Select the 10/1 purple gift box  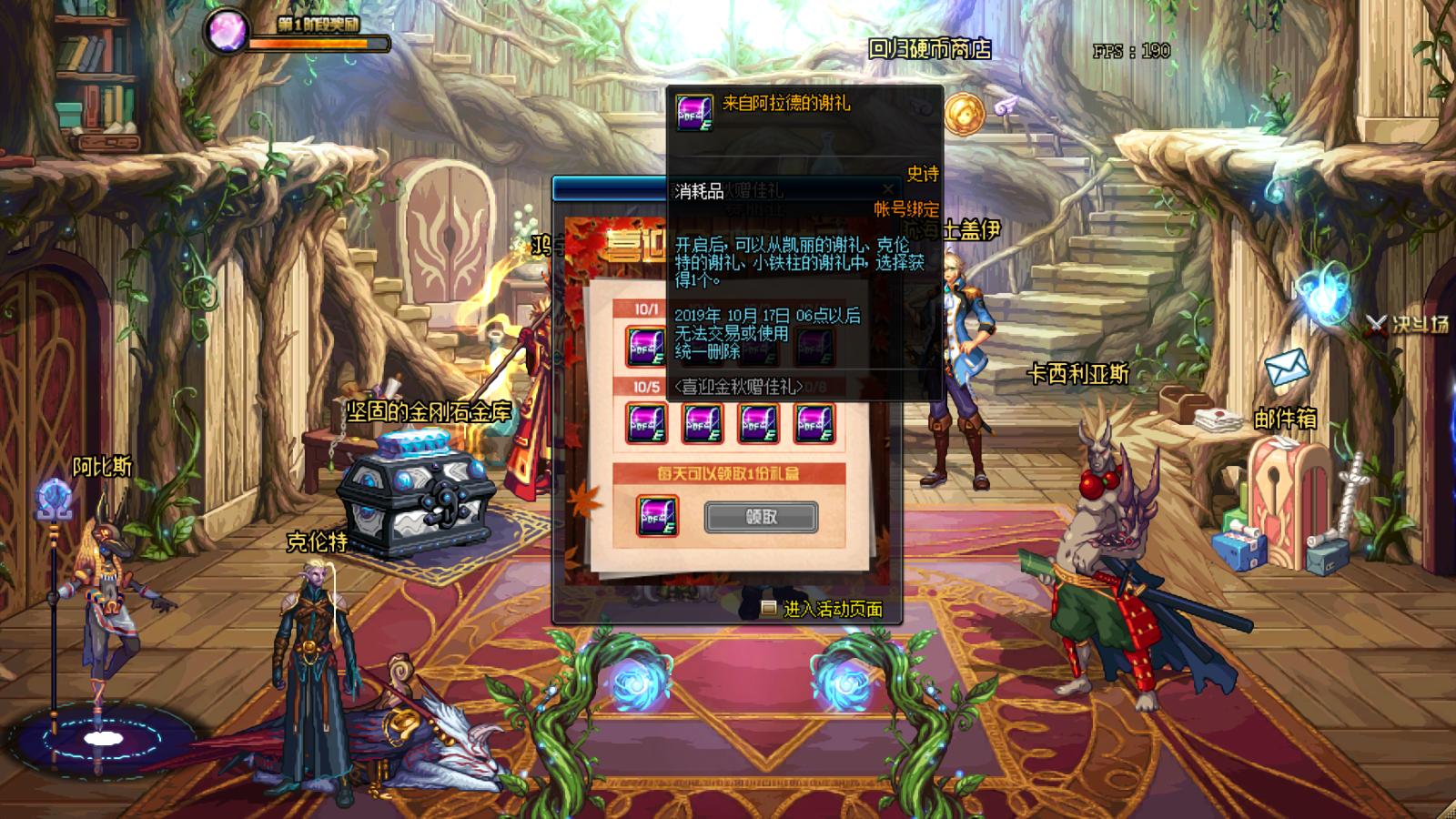click(x=646, y=346)
